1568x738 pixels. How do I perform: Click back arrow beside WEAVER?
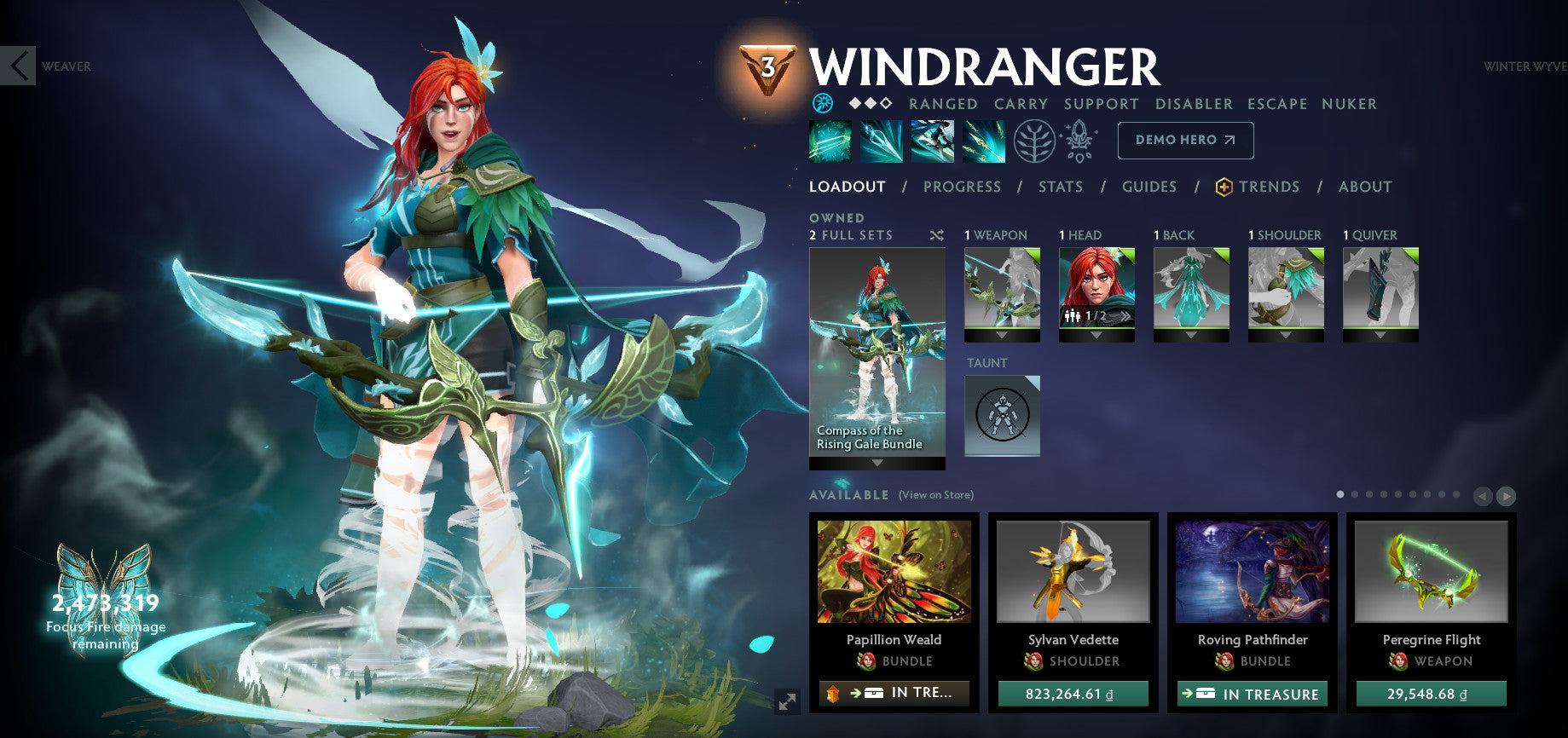[17, 66]
